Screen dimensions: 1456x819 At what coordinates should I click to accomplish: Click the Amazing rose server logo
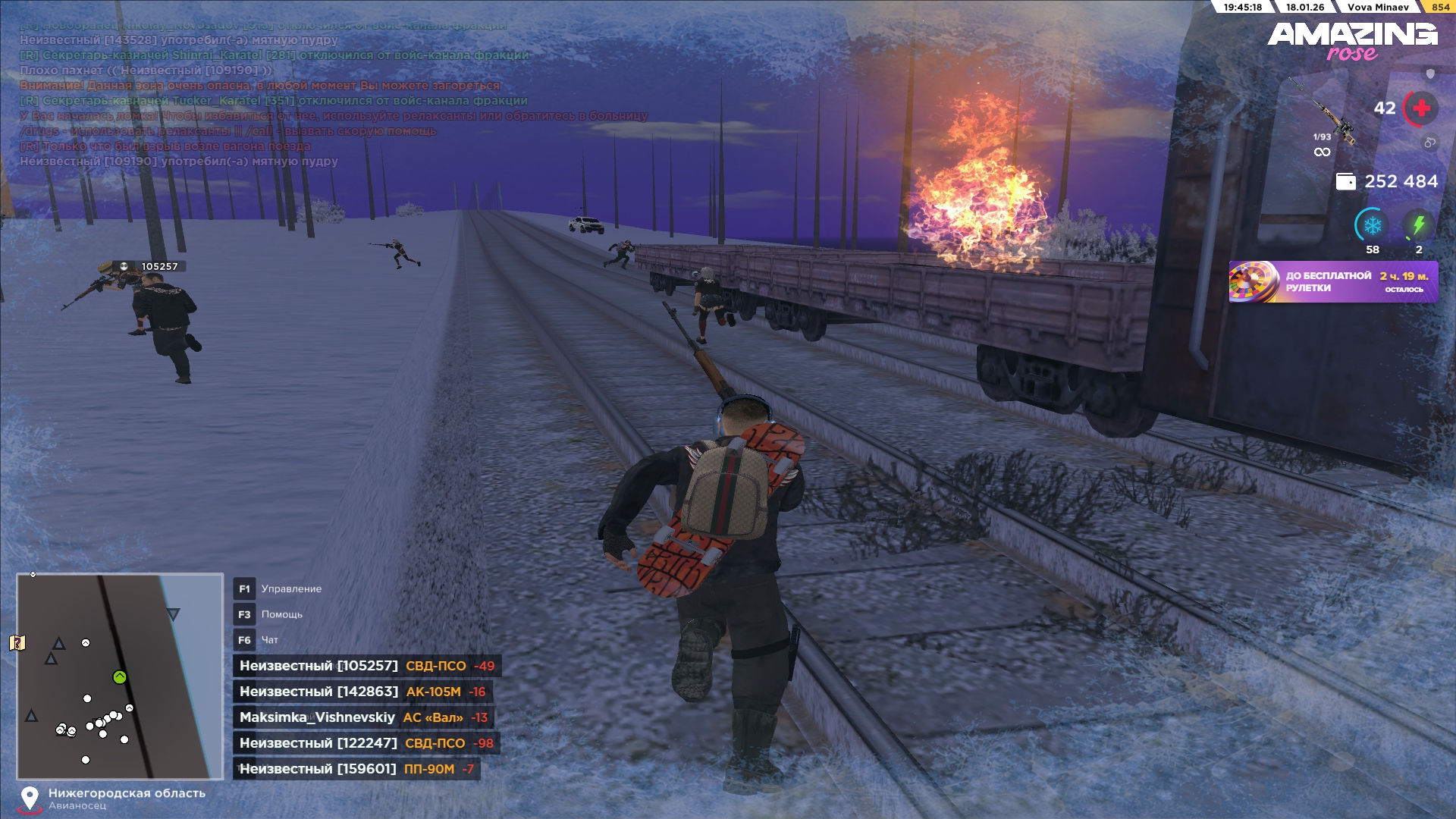1352,41
